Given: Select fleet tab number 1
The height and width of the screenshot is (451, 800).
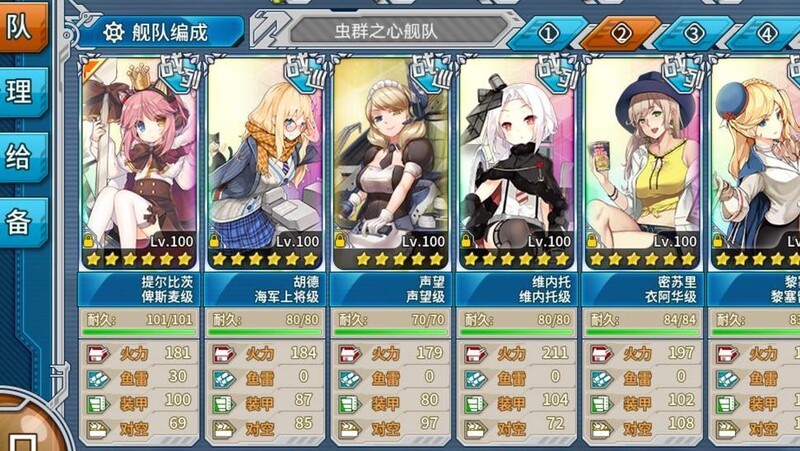Looking at the screenshot, I should click(x=548, y=33).
